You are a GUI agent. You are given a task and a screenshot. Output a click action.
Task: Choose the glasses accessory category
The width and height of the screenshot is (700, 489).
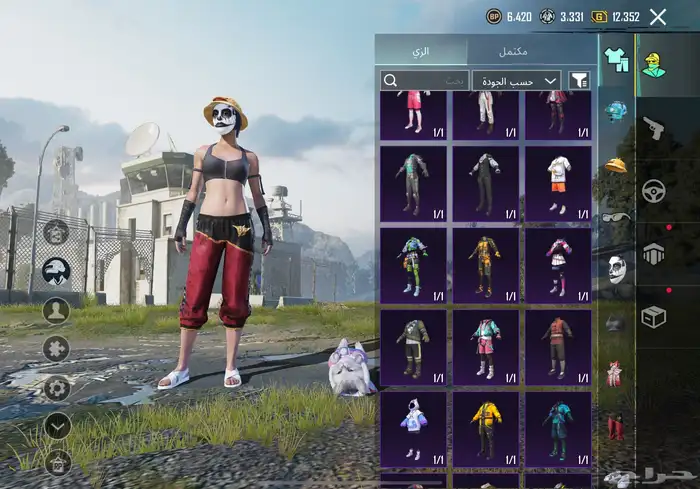[615, 217]
